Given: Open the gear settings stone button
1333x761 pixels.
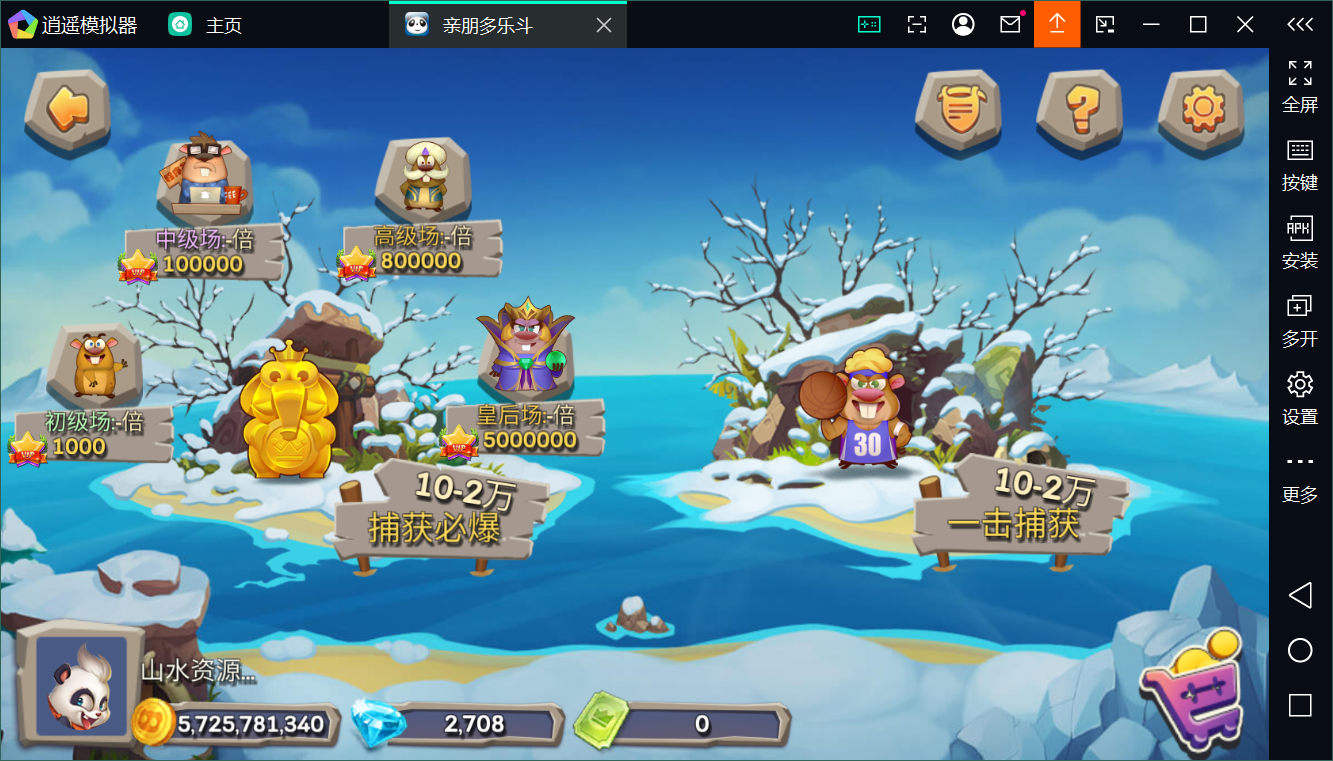Looking at the screenshot, I should pos(1201,108).
